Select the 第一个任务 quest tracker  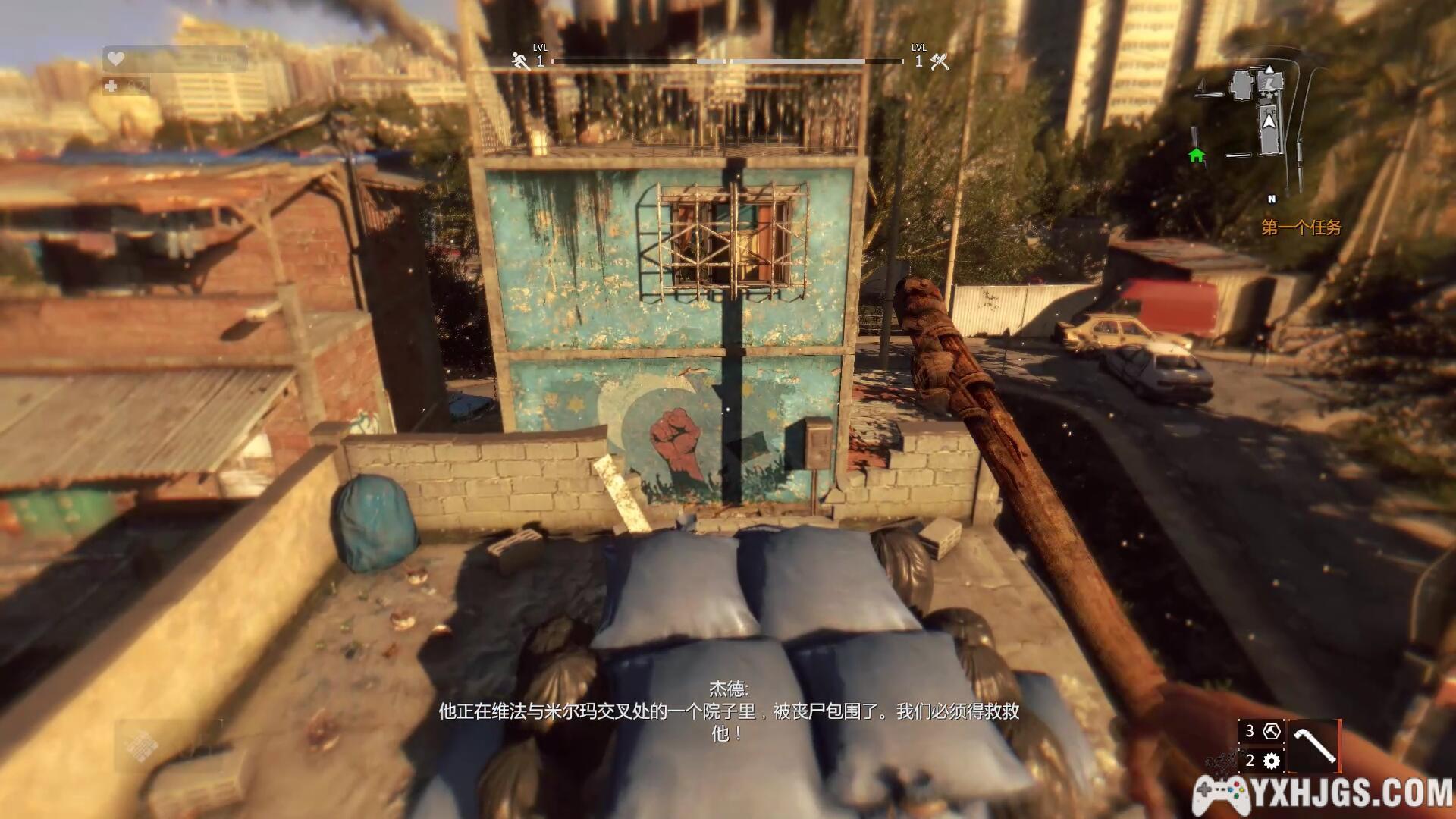point(1301,227)
